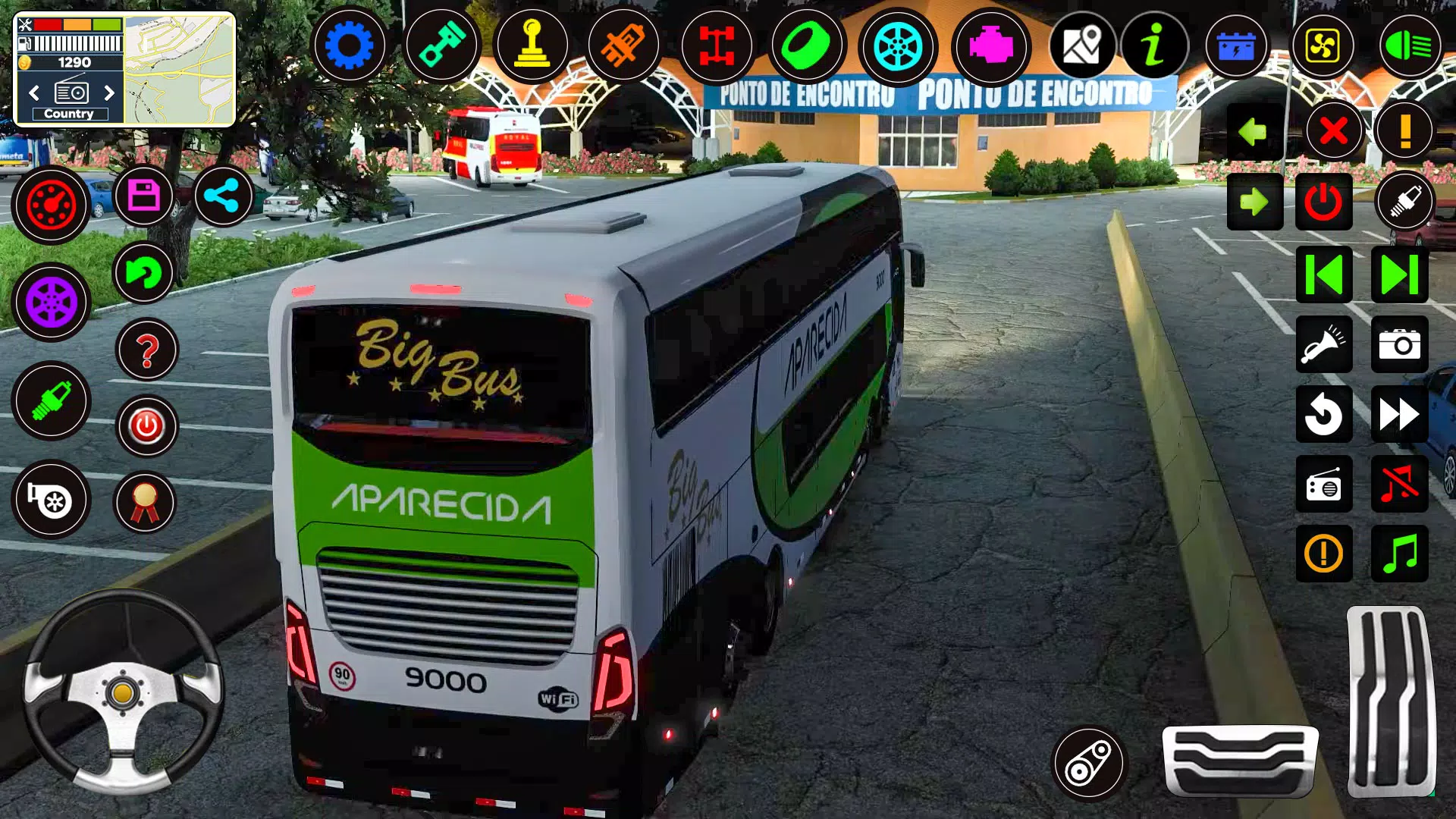The width and height of the screenshot is (1456, 819).
Task: Click the pink save floppy disk button
Action: [x=143, y=196]
